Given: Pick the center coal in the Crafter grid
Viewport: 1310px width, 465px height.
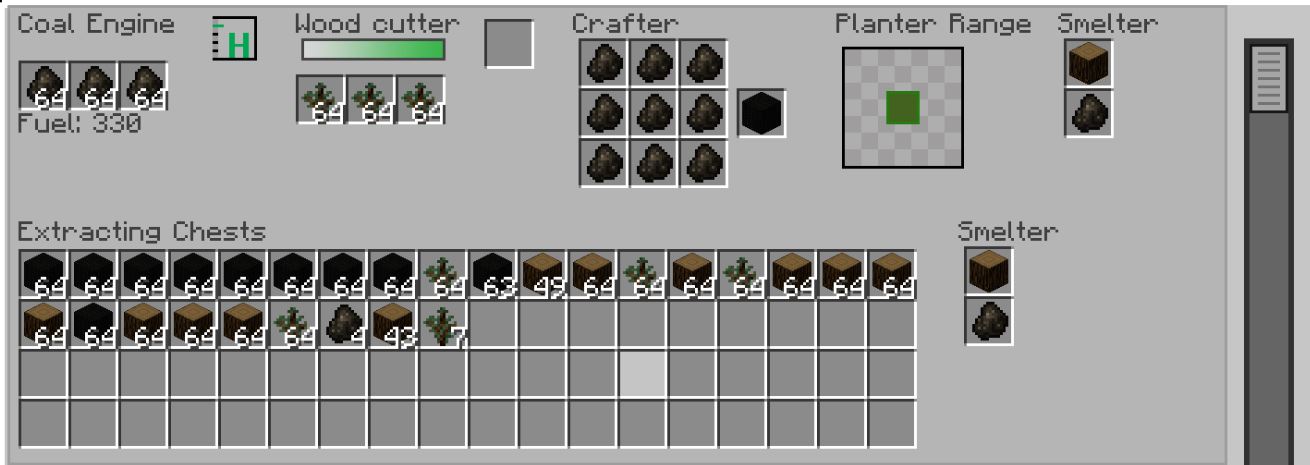Looking at the screenshot, I should pos(653,113).
